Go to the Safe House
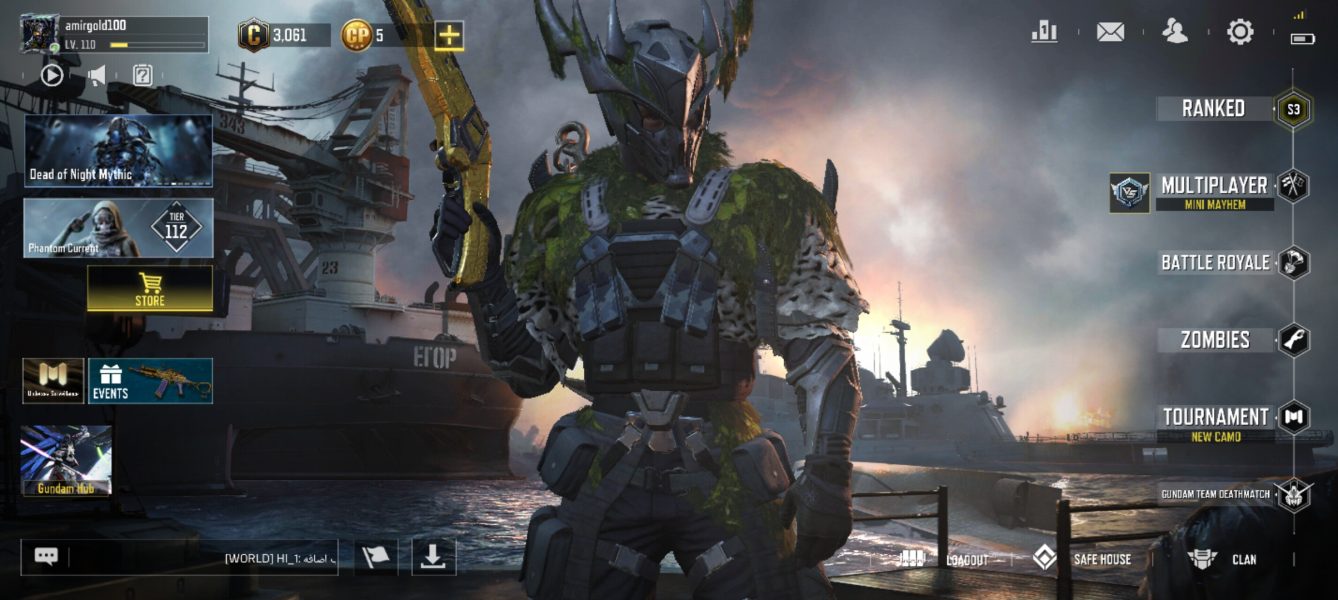 point(1082,559)
